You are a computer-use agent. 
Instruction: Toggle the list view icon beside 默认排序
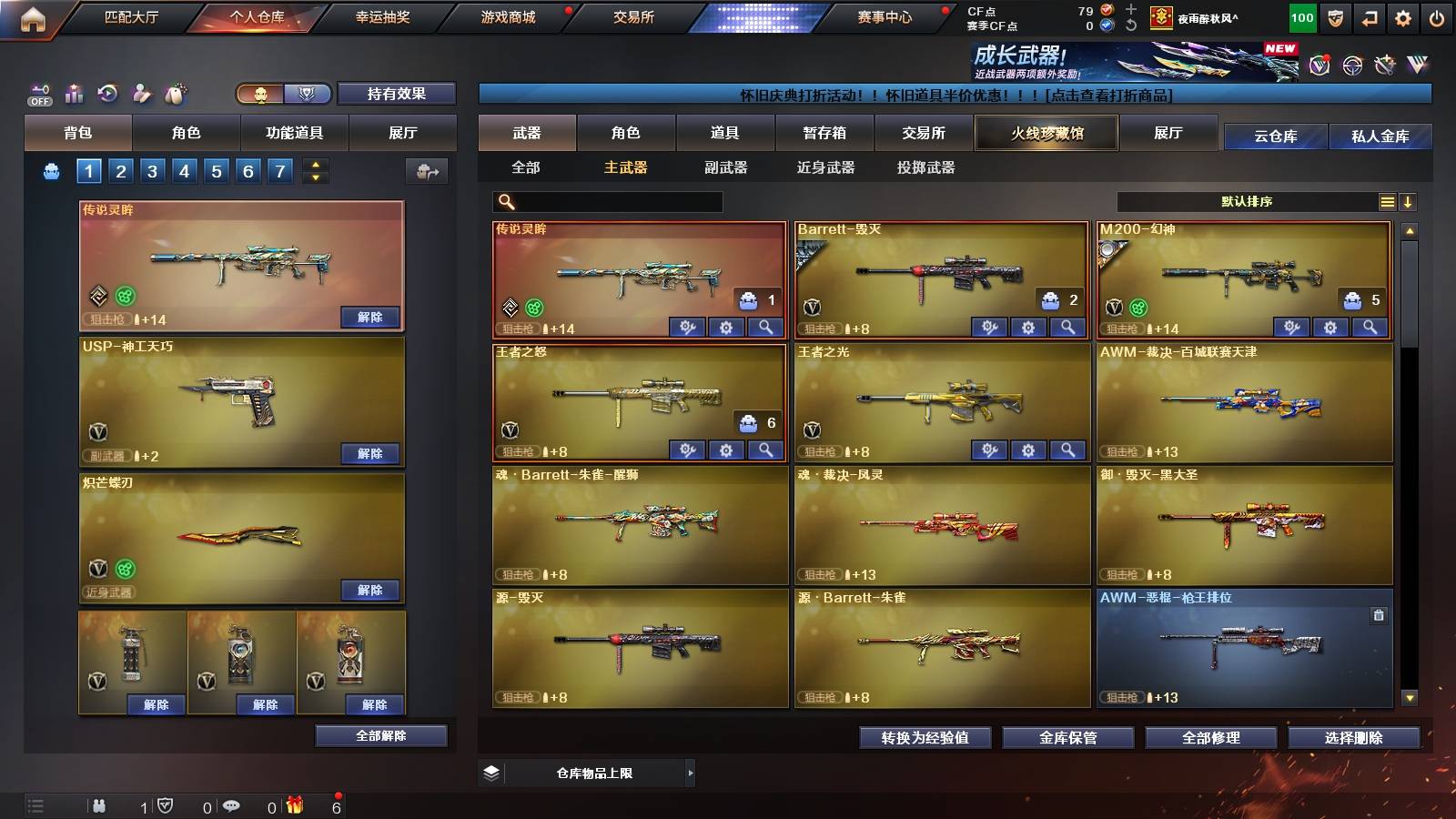click(1387, 201)
